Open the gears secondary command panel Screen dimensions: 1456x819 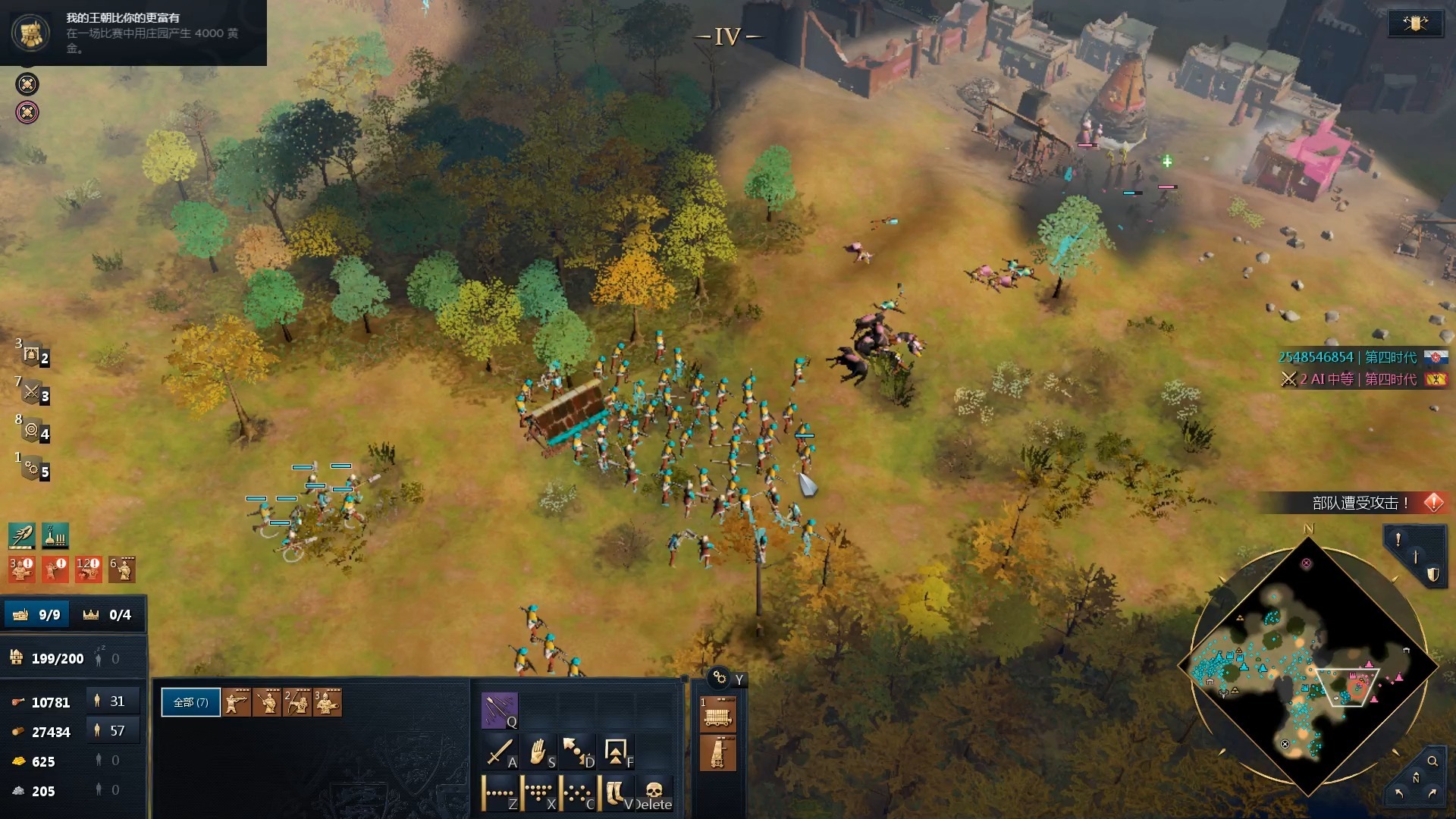tap(719, 677)
